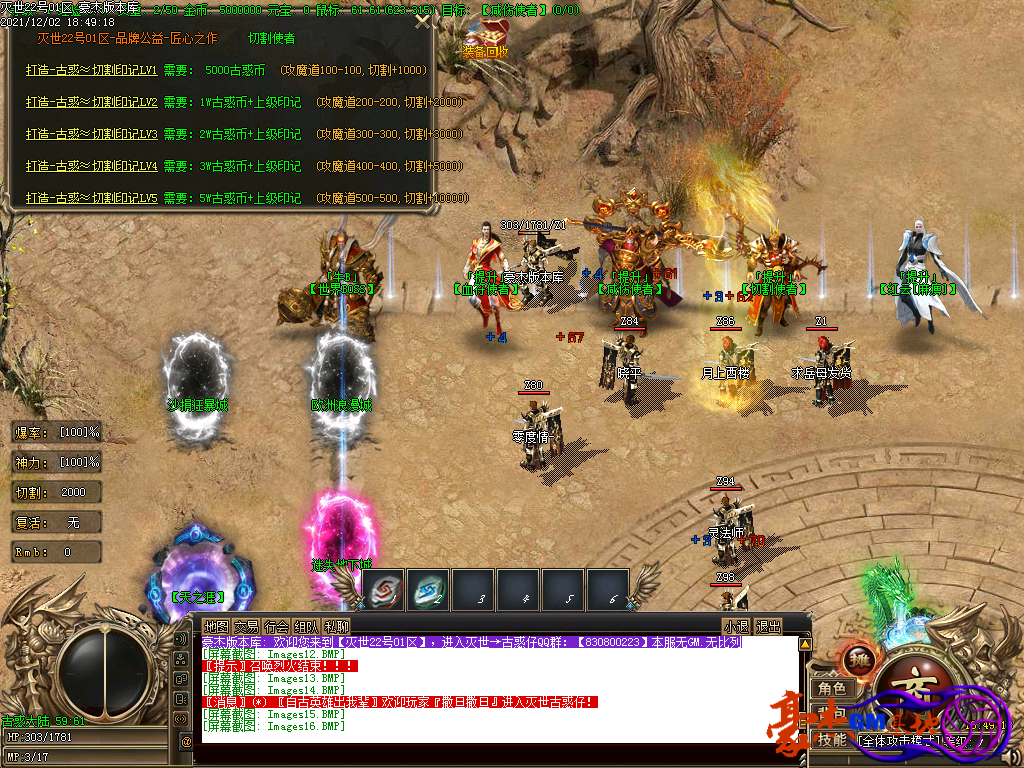
Task: Open the 角色 character panel
Action: coord(832,689)
